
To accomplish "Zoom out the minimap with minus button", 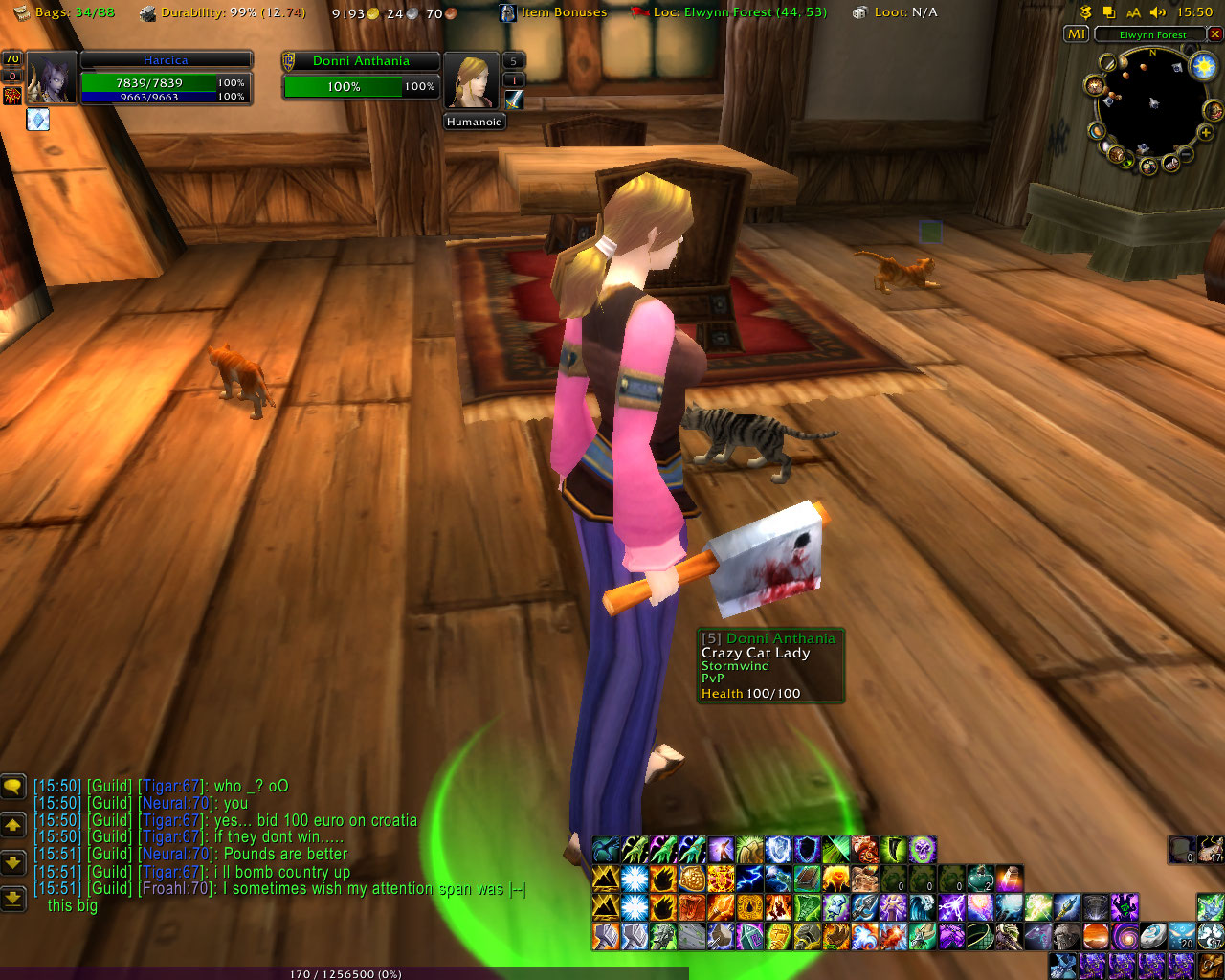I will (1186, 152).
